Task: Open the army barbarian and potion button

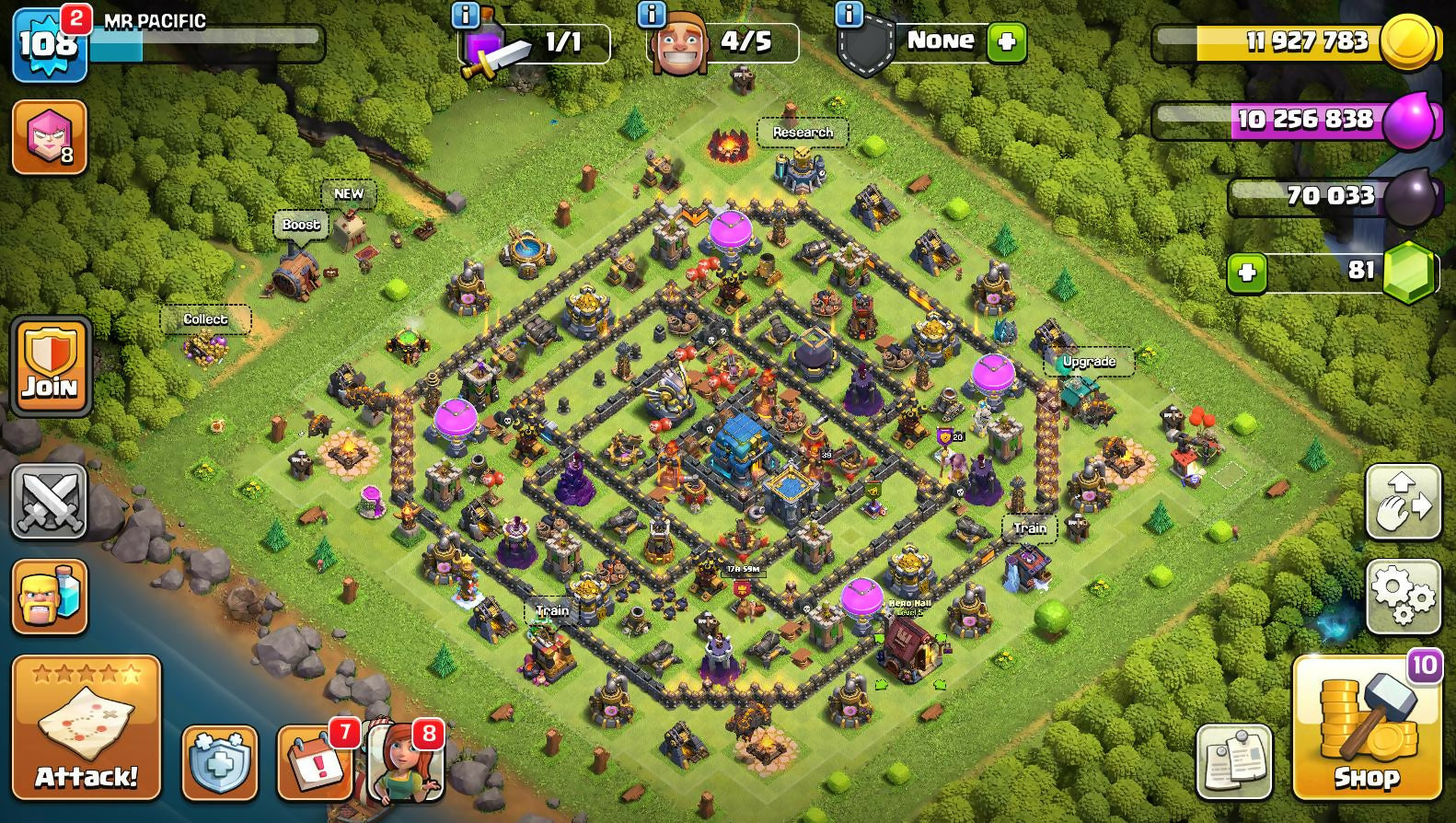Action: click(x=50, y=597)
